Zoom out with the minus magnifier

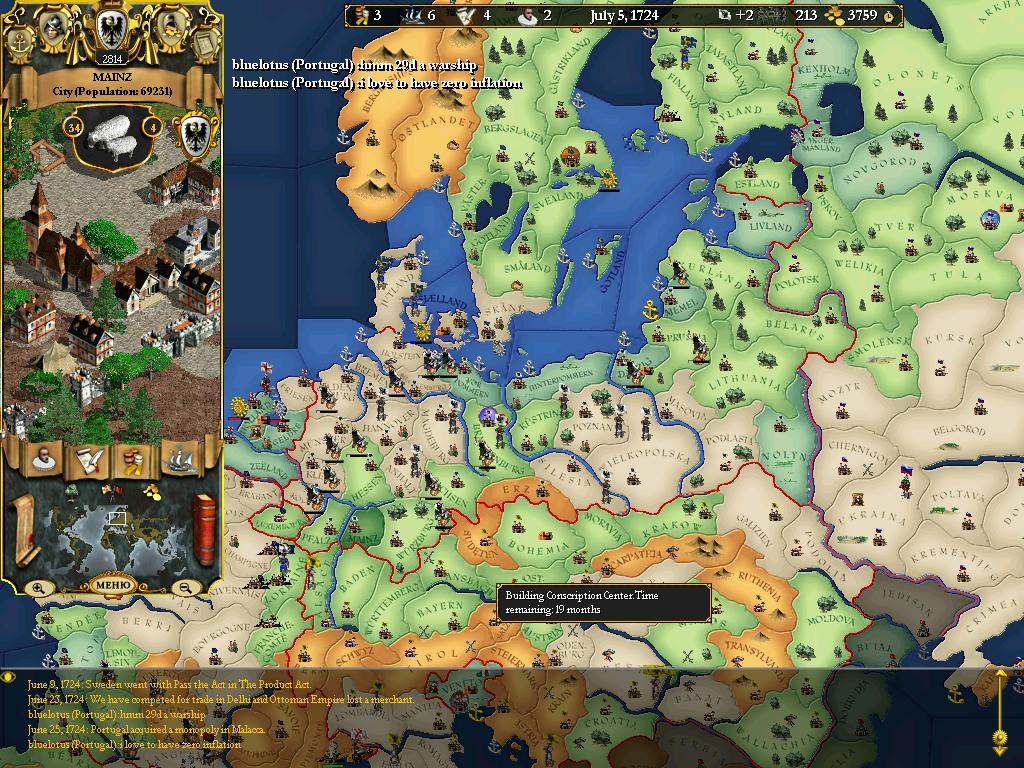click(x=184, y=588)
